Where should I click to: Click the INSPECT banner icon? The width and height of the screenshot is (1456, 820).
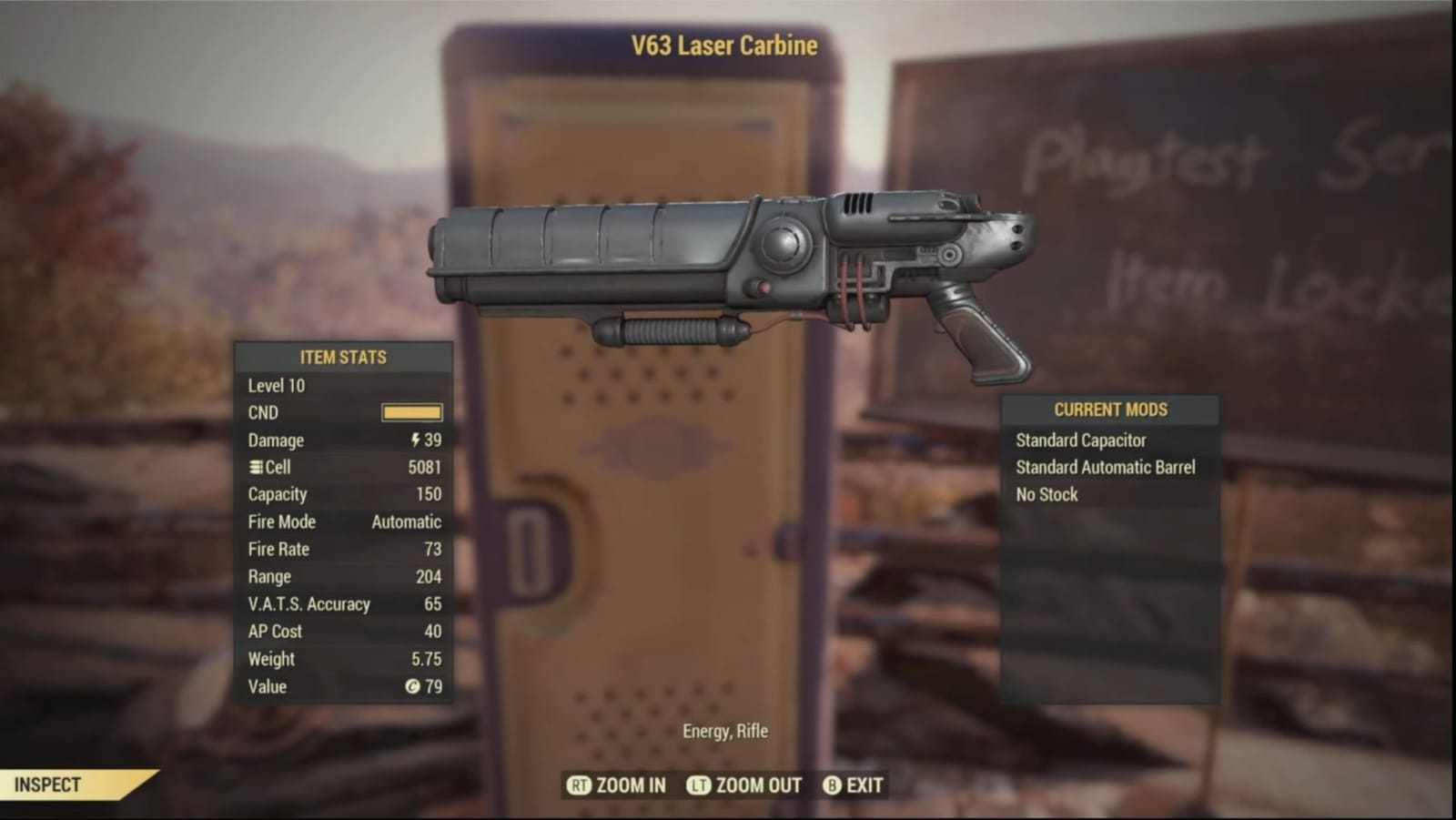(x=50, y=784)
